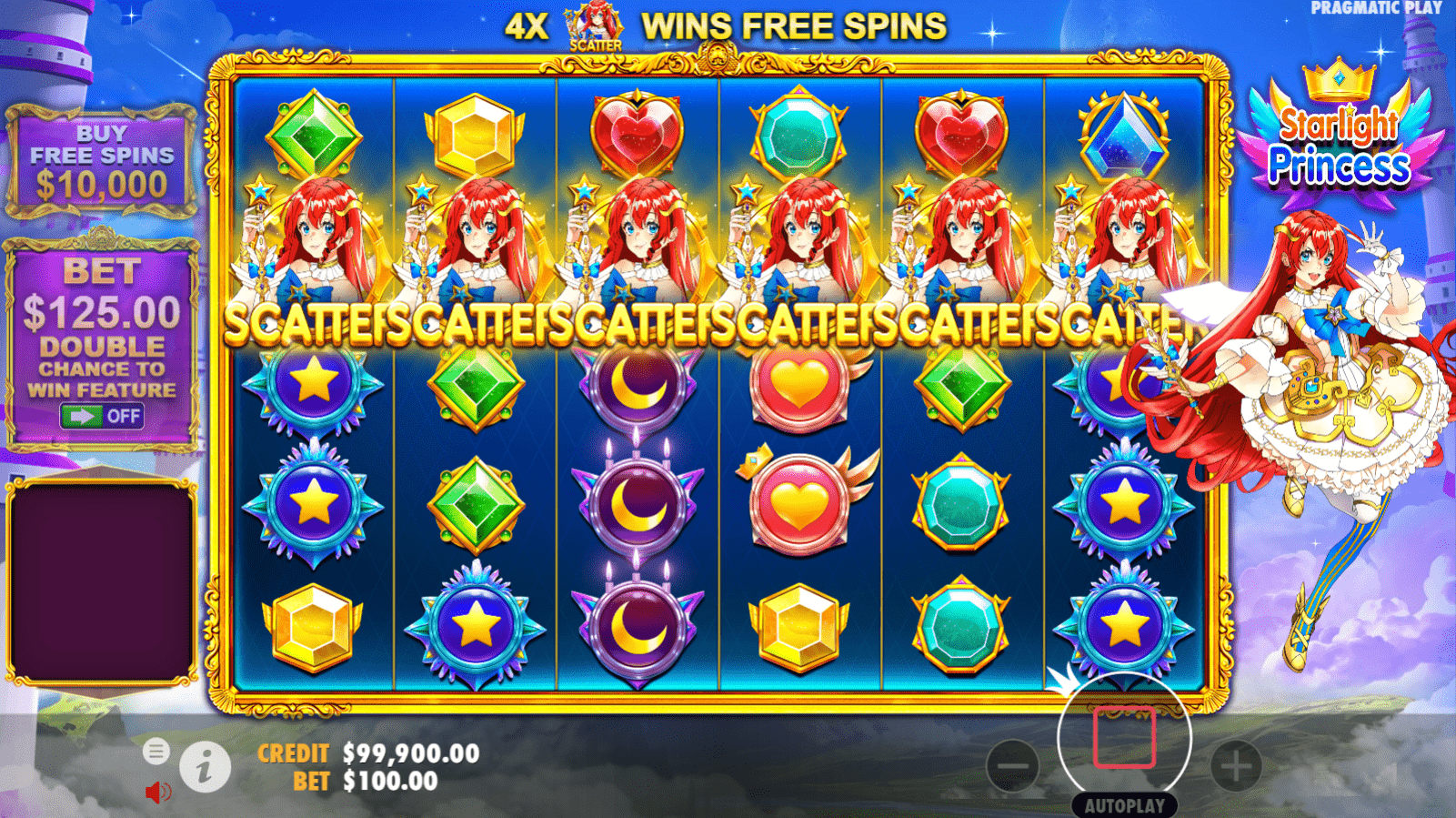The image size is (1456, 818).
Task: Mute sound with the red speaker icon
Action: click(x=157, y=791)
